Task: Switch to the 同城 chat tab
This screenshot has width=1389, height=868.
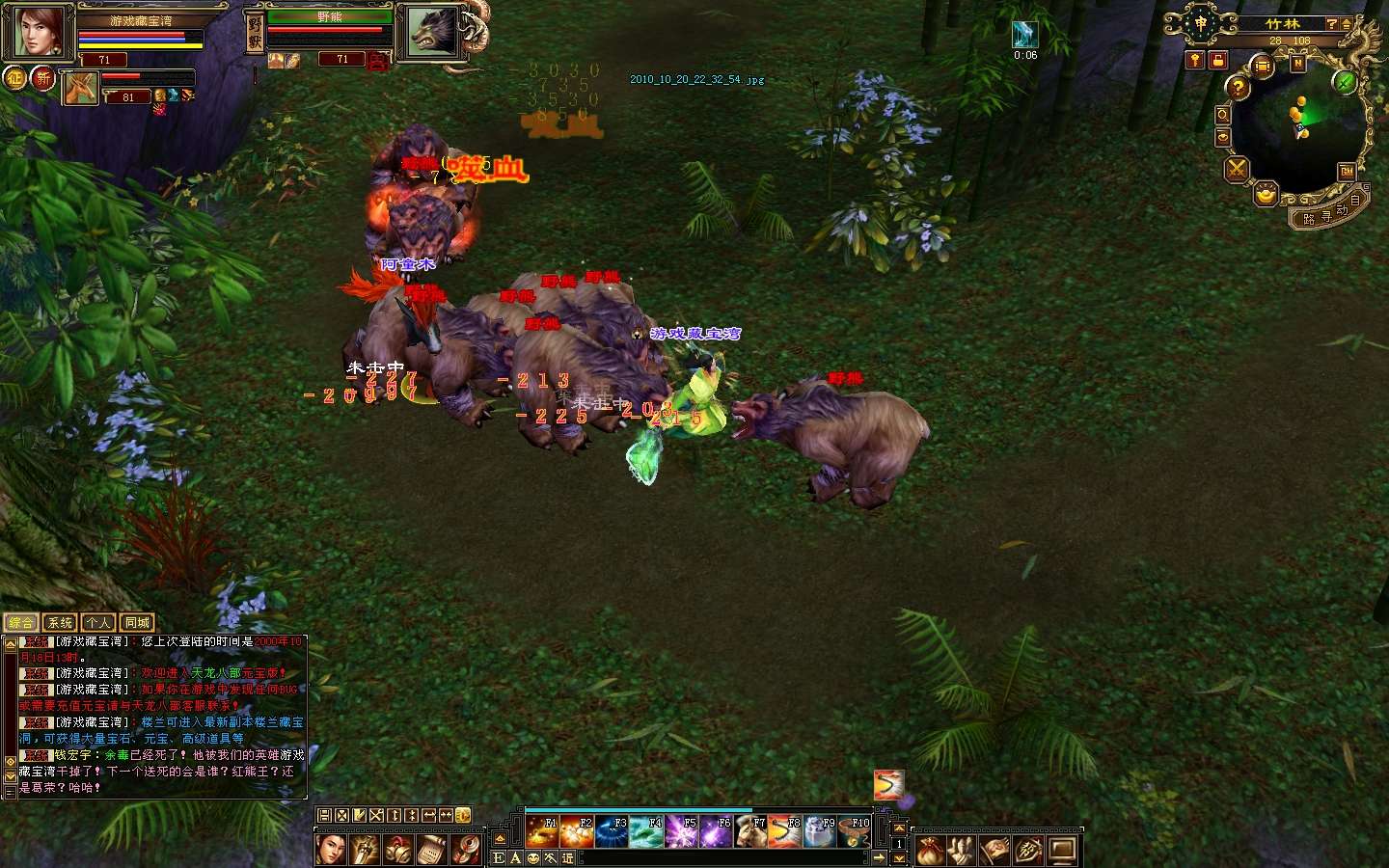Action: [x=137, y=623]
